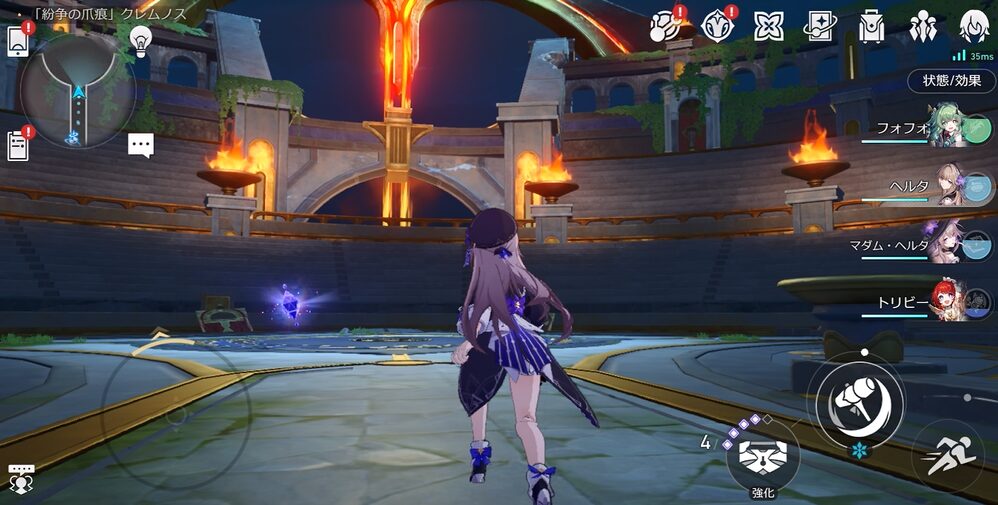
Task: Open the mission clipboard icon
Action: (18, 146)
